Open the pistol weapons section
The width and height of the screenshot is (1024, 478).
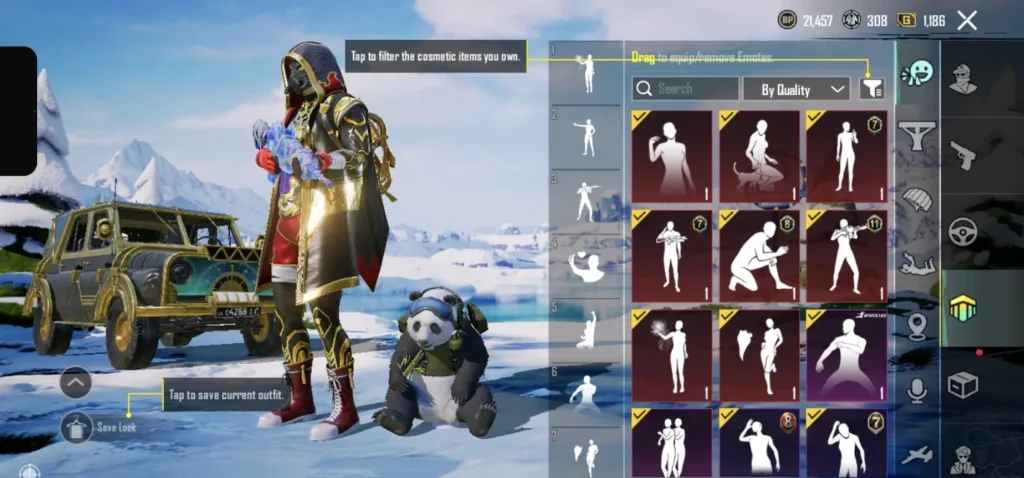point(962,155)
